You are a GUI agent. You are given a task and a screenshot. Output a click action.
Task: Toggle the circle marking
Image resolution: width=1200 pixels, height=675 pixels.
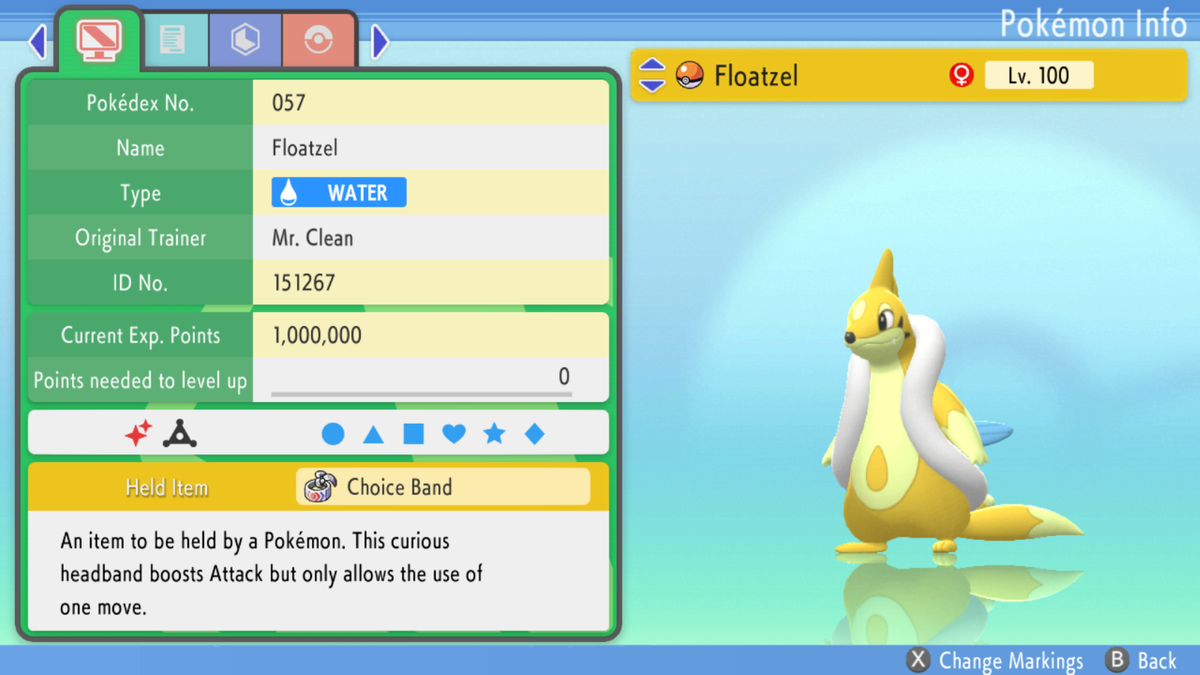[333, 434]
